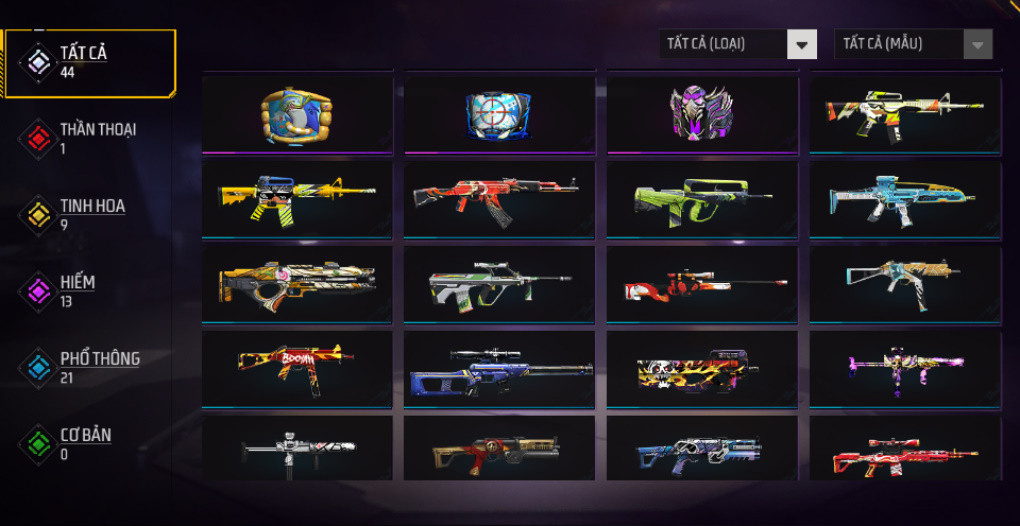Expand the Tất Cả (Mẫu) dropdown
The image size is (1020, 526).
tap(914, 44)
